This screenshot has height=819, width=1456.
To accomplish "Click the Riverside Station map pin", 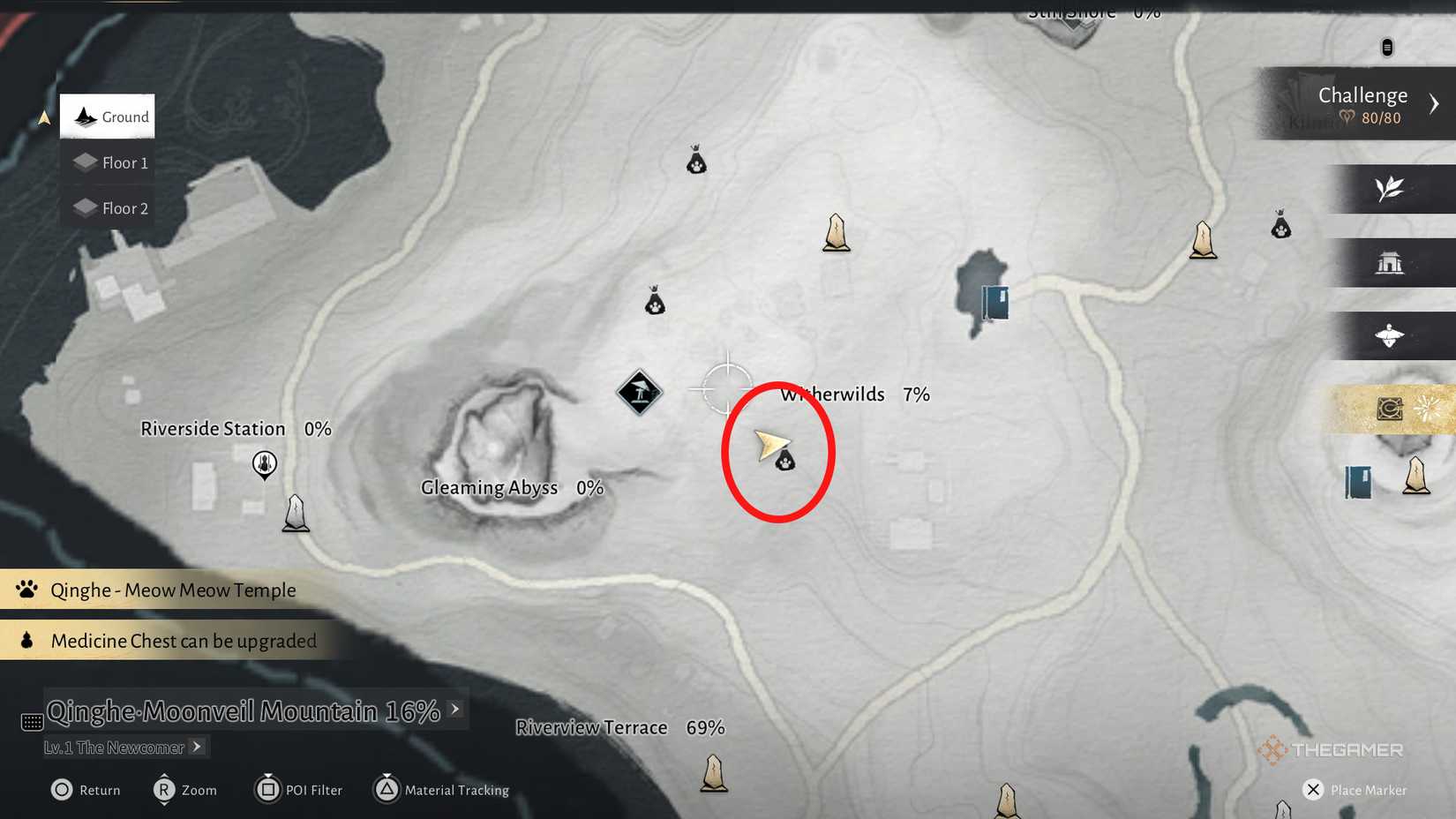I will (x=264, y=465).
